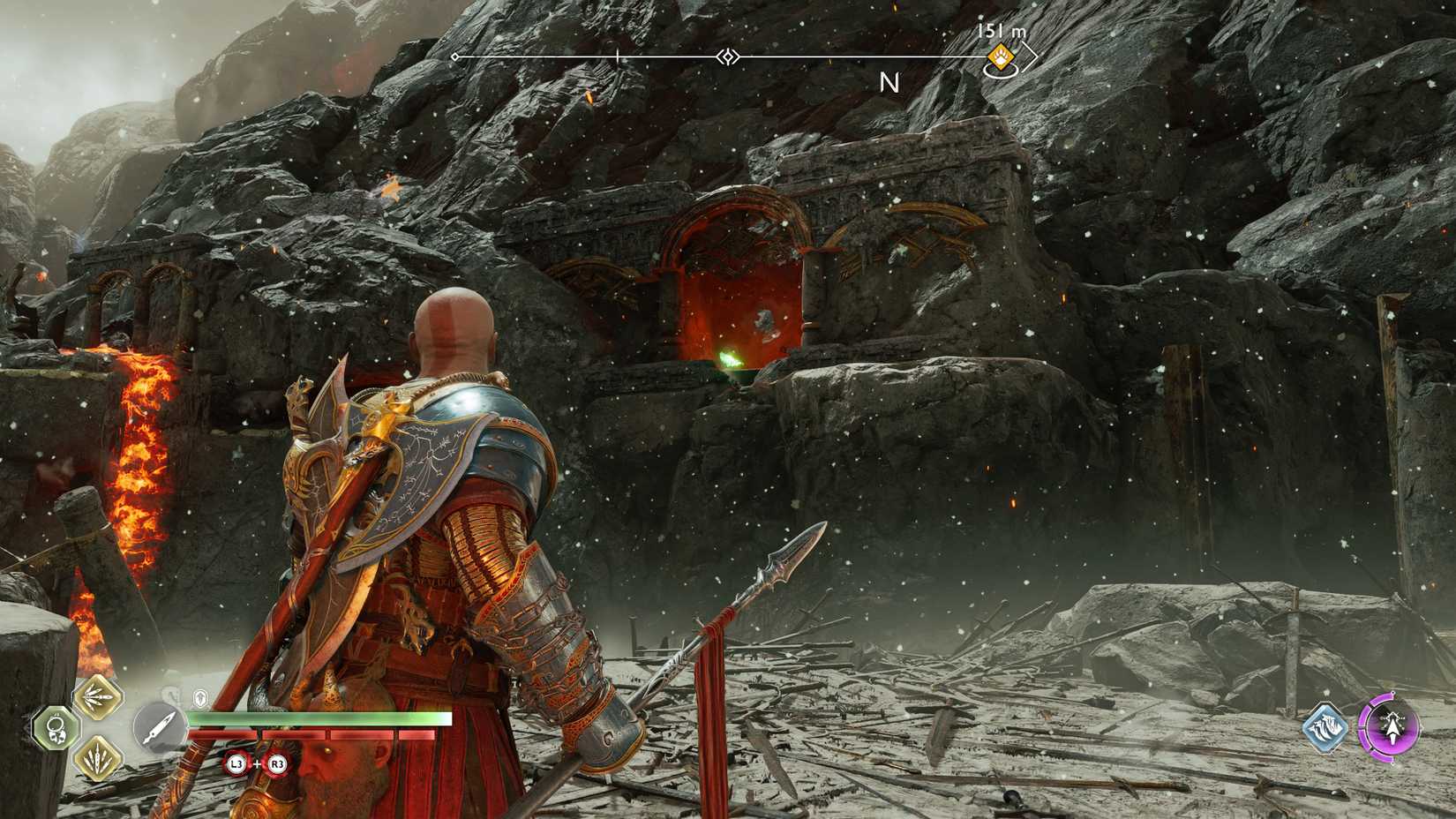Select the N heading on the compass
This screenshot has width=1456, height=819.
[889, 83]
